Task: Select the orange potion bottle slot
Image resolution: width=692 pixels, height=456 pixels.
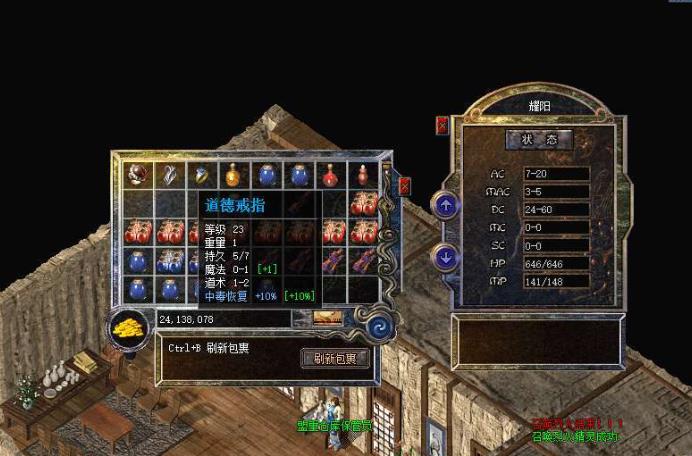Action: [x=233, y=176]
